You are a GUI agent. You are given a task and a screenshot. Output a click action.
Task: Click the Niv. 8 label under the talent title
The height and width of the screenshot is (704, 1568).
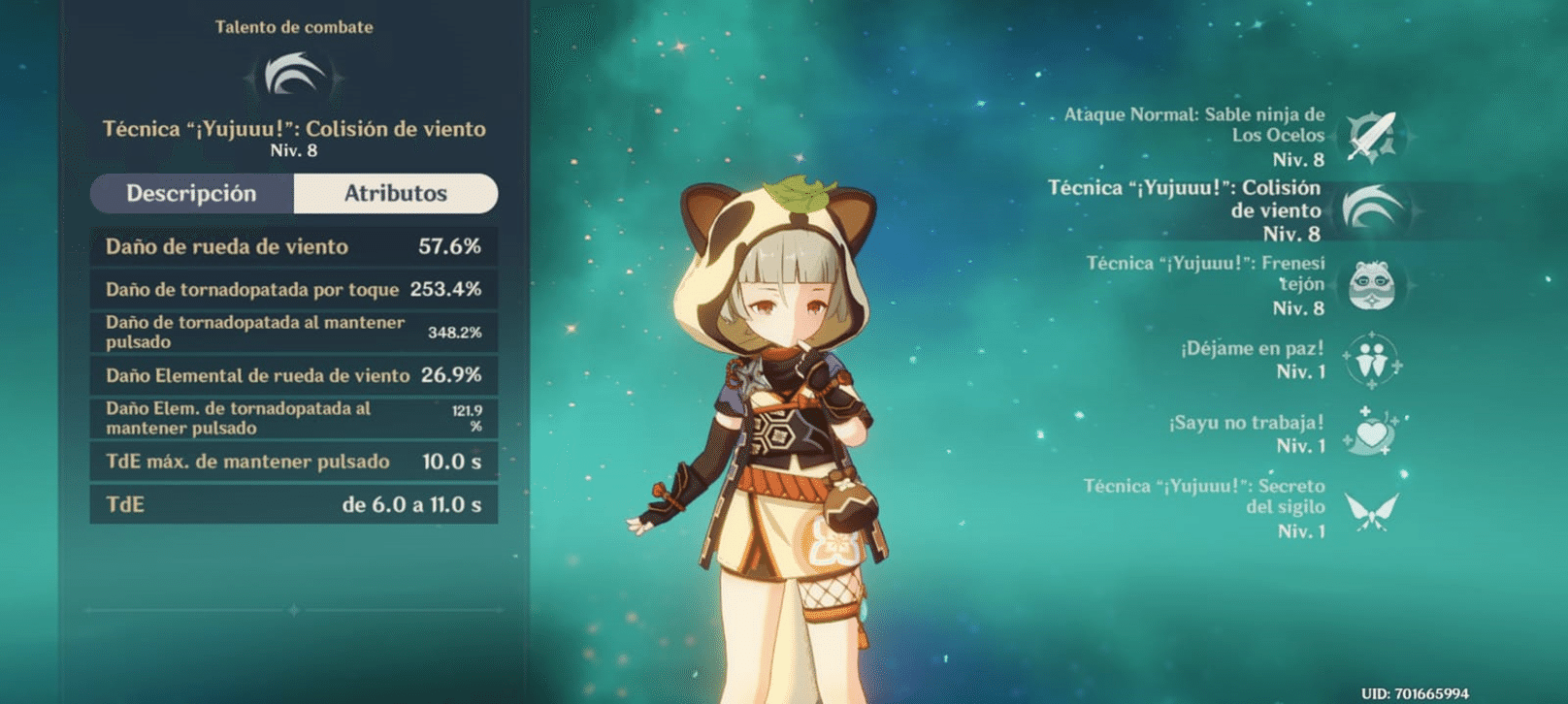pos(294,150)
